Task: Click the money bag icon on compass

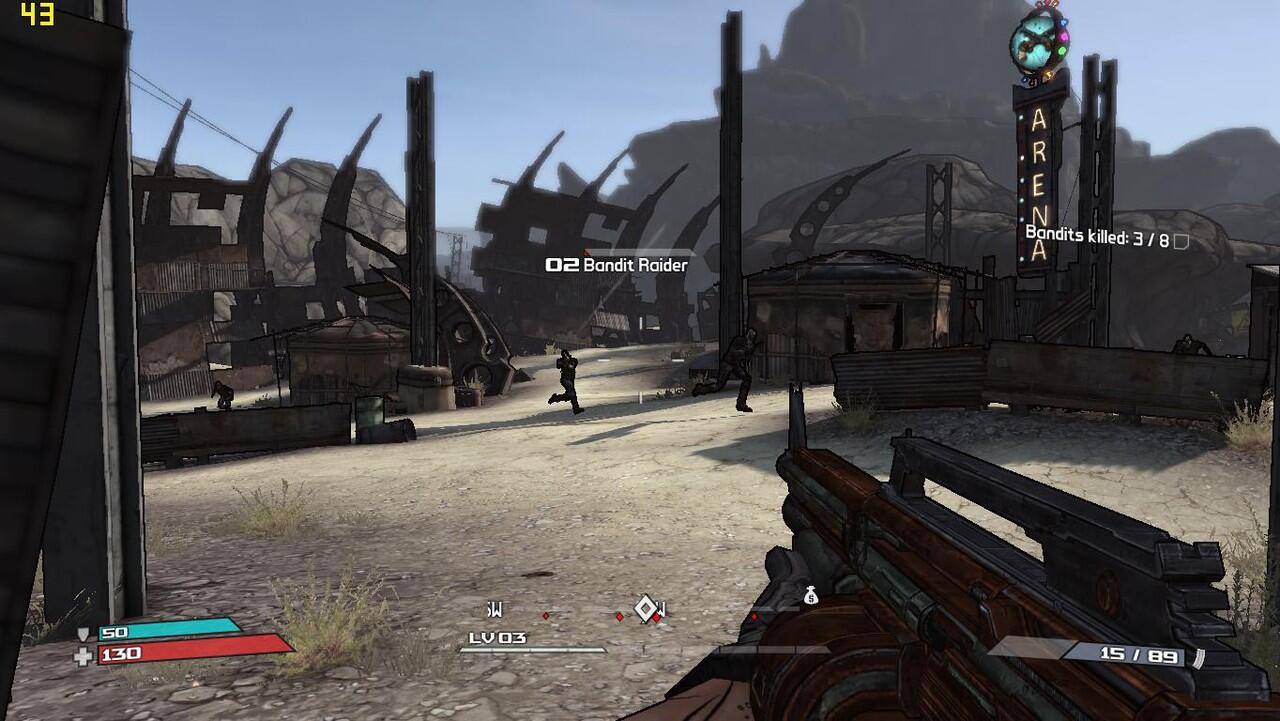Action: pyautogui.click(x=811, y=596)
